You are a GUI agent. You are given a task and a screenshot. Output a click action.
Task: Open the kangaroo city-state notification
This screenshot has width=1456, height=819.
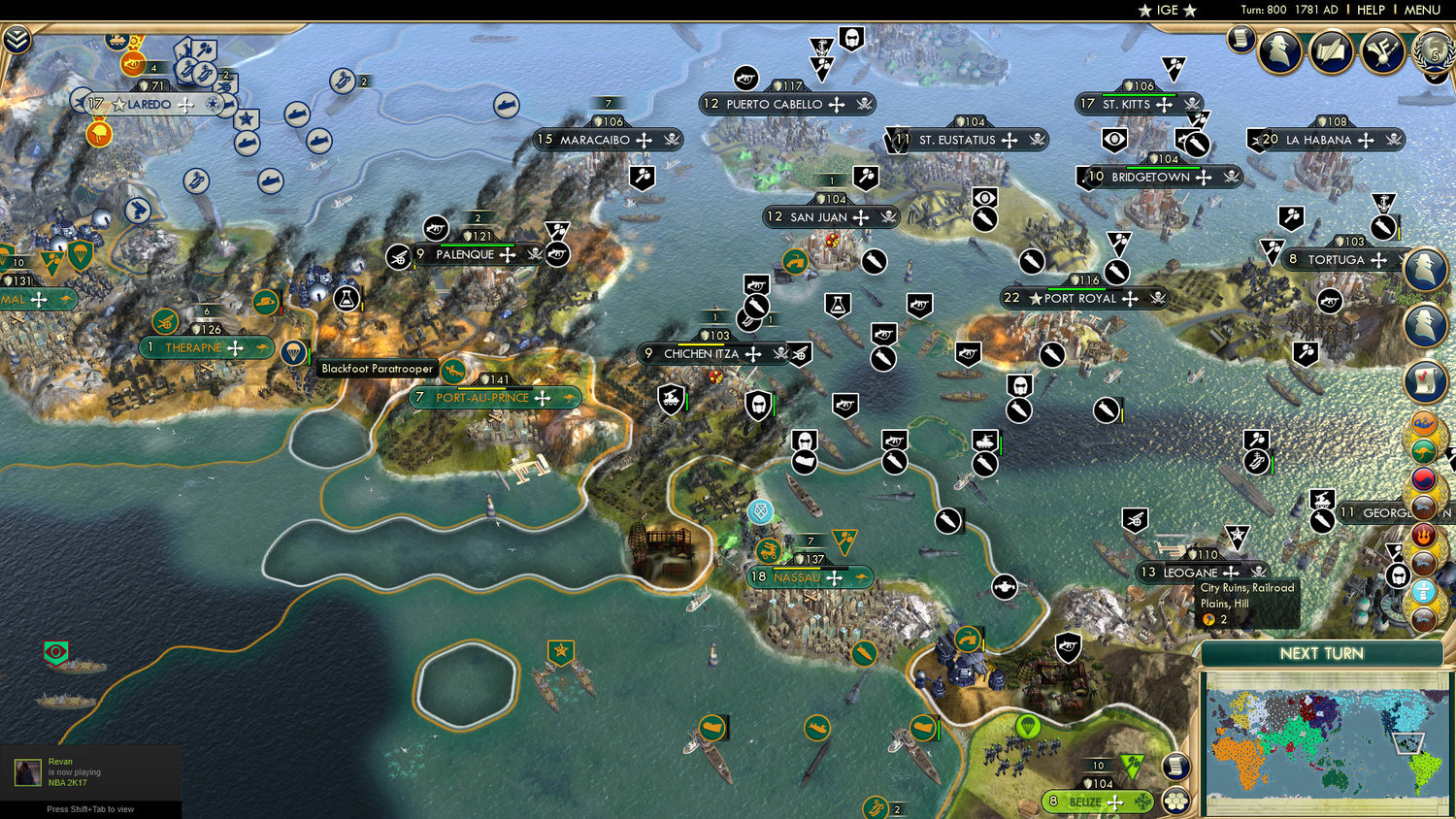pyautogui.click(x=1426, y=451)
